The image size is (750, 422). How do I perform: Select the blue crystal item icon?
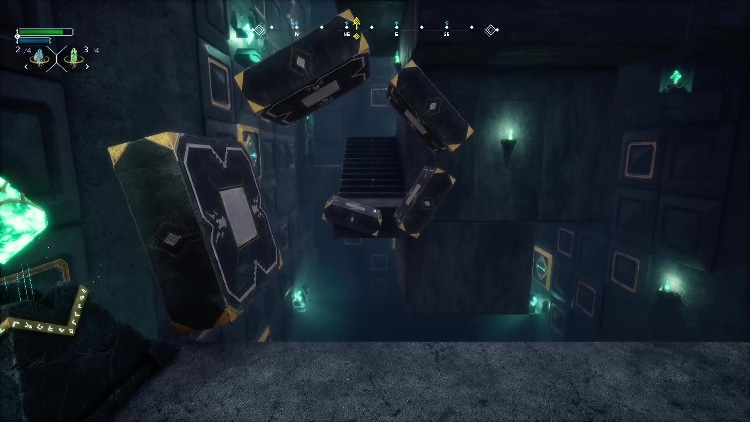39,58
